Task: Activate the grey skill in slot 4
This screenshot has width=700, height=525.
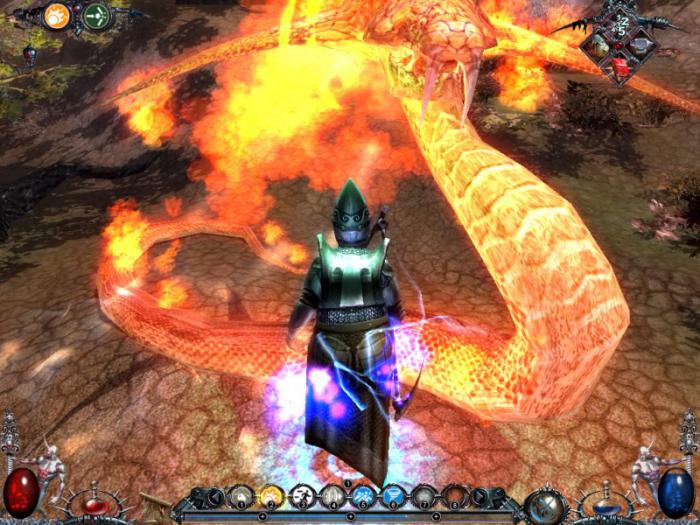Action: (x=333, y=497)
